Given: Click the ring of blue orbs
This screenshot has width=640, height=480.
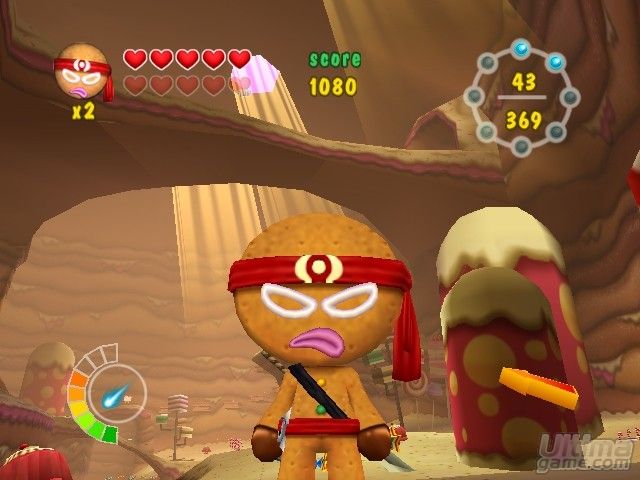Looking at the screenshot, I should pyautogui.click(x=522, y=99).
